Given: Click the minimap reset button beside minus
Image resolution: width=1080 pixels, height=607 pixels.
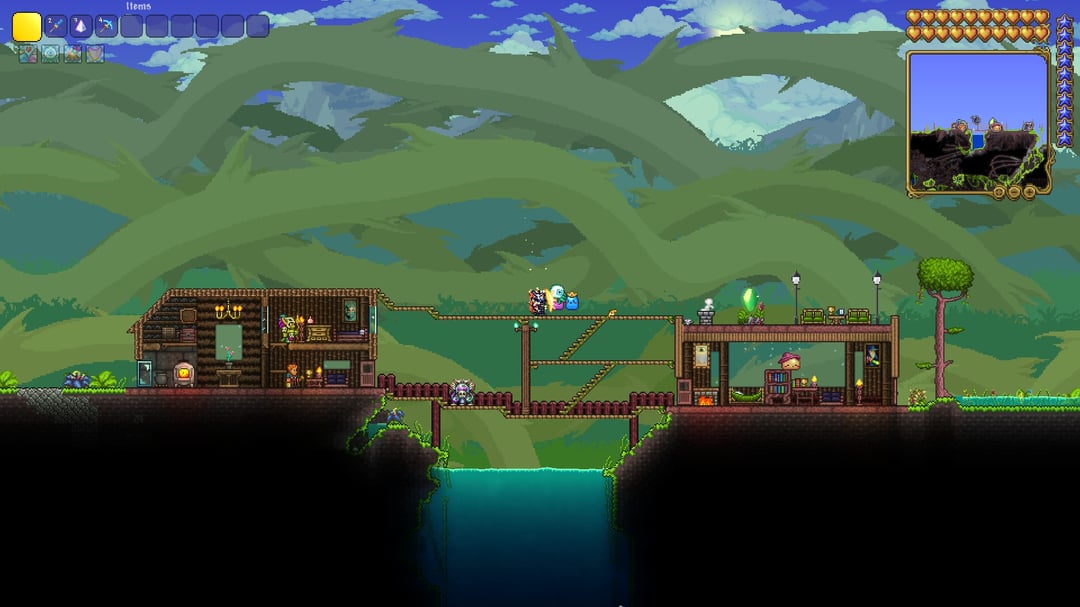Looking at the screenshot, I should click(999, 192).
